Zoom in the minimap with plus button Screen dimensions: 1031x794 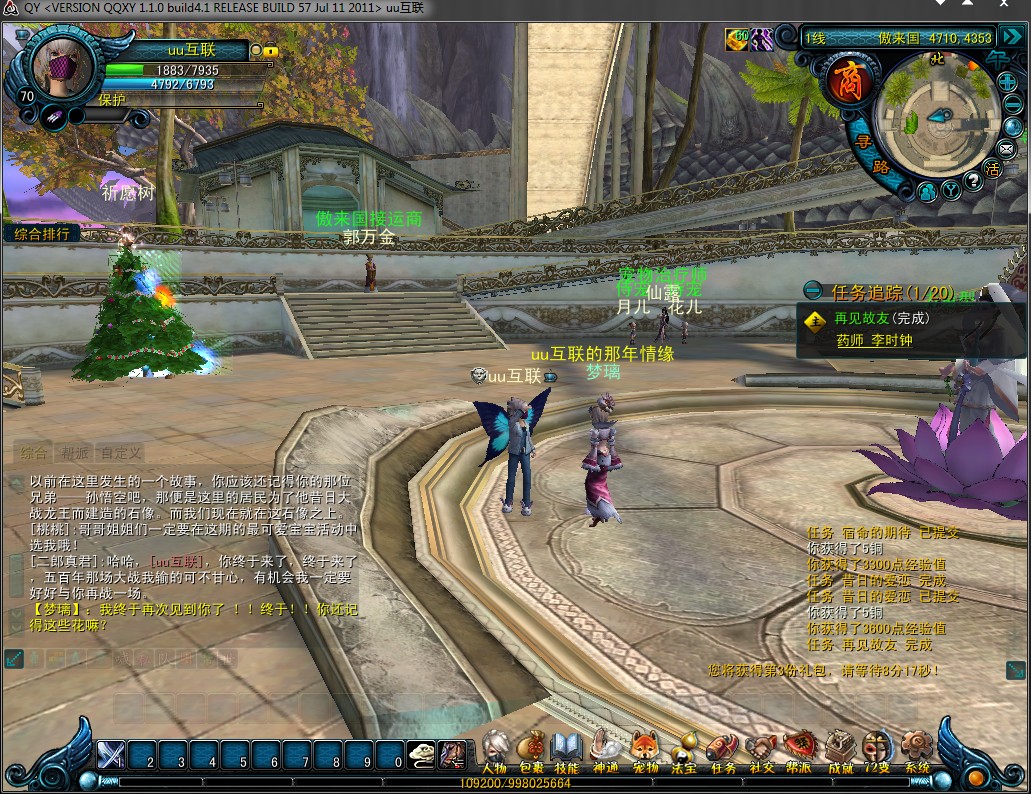tap(1008, 83)
